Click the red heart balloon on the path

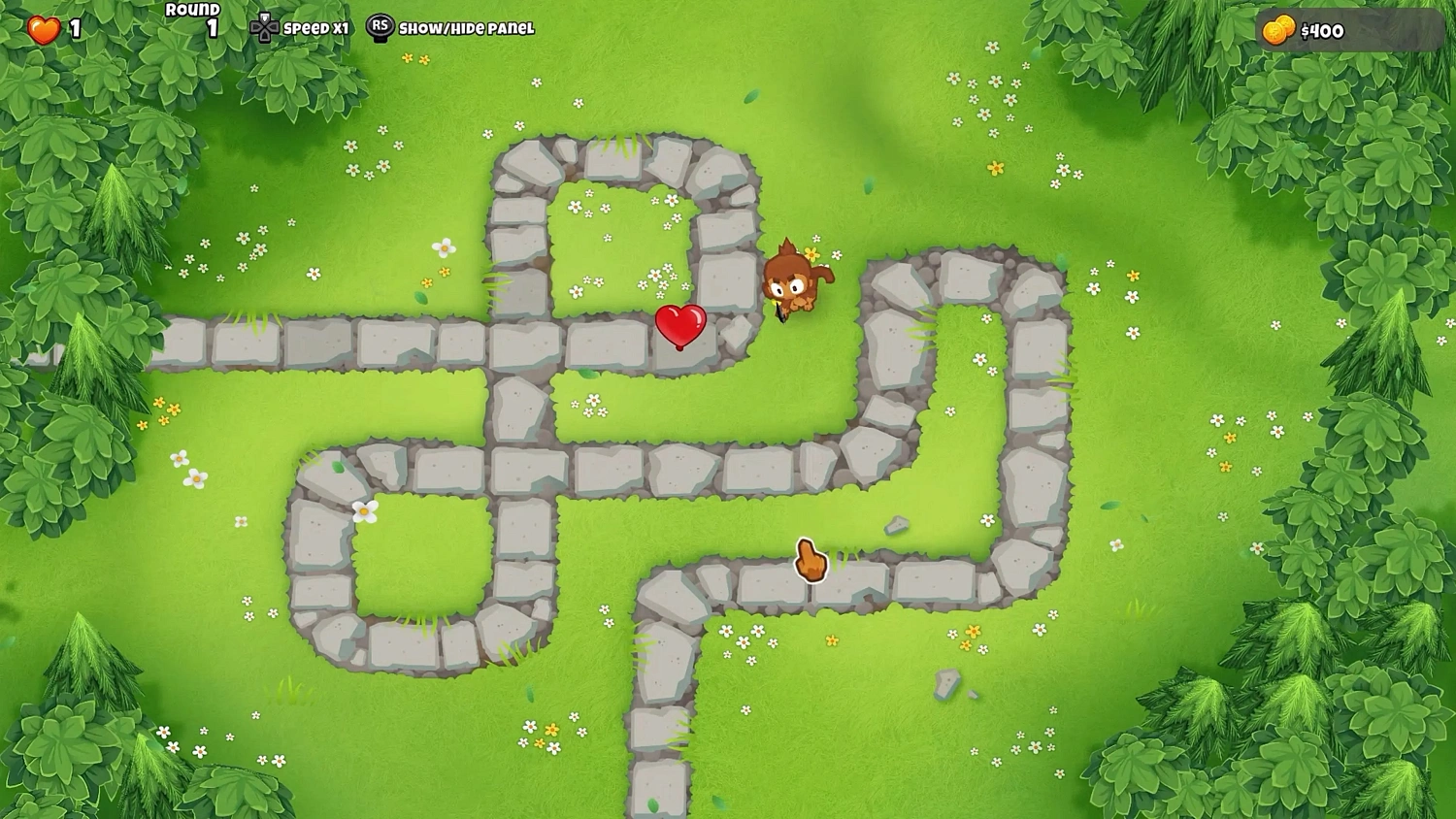click(x=681, y=328)
